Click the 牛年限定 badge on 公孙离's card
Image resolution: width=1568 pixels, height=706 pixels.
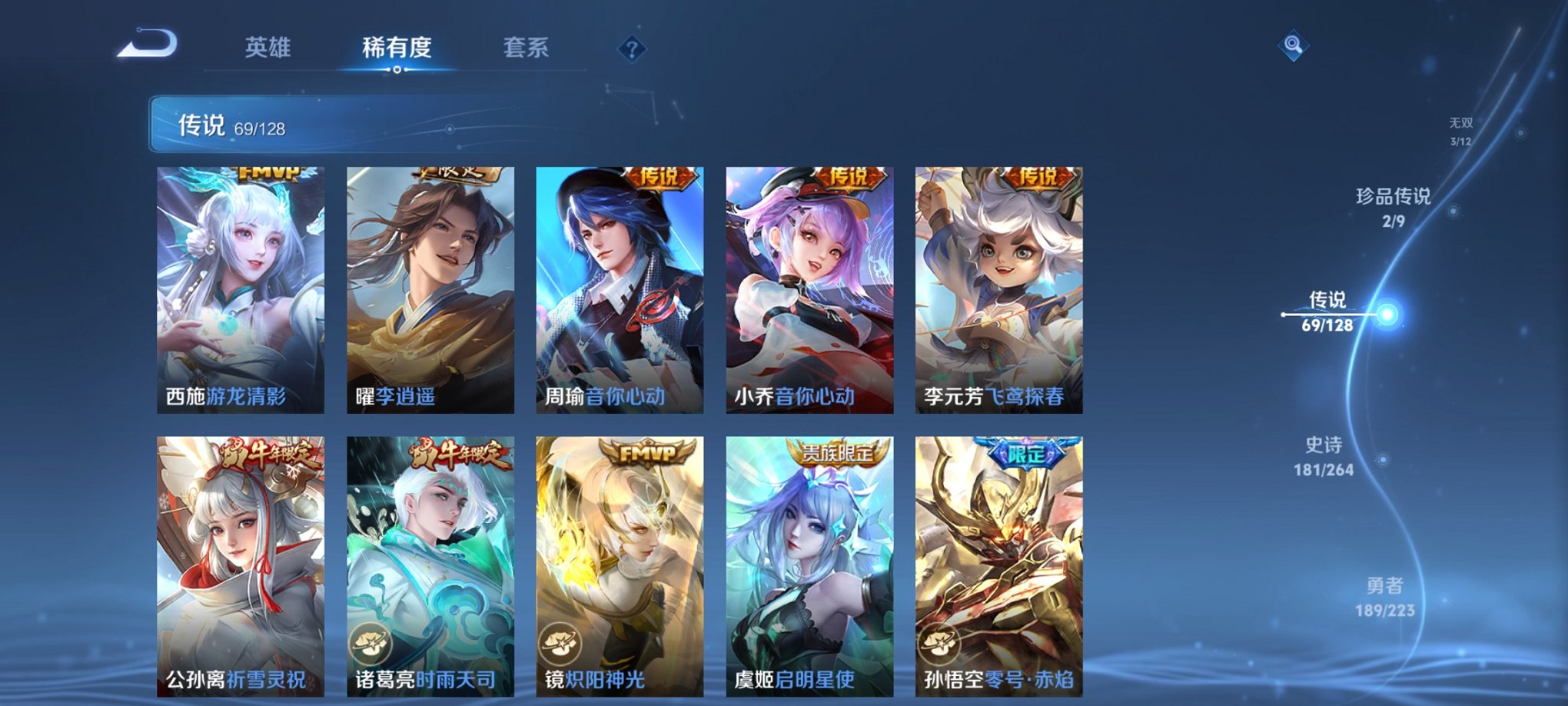click(x=269, y=454)
